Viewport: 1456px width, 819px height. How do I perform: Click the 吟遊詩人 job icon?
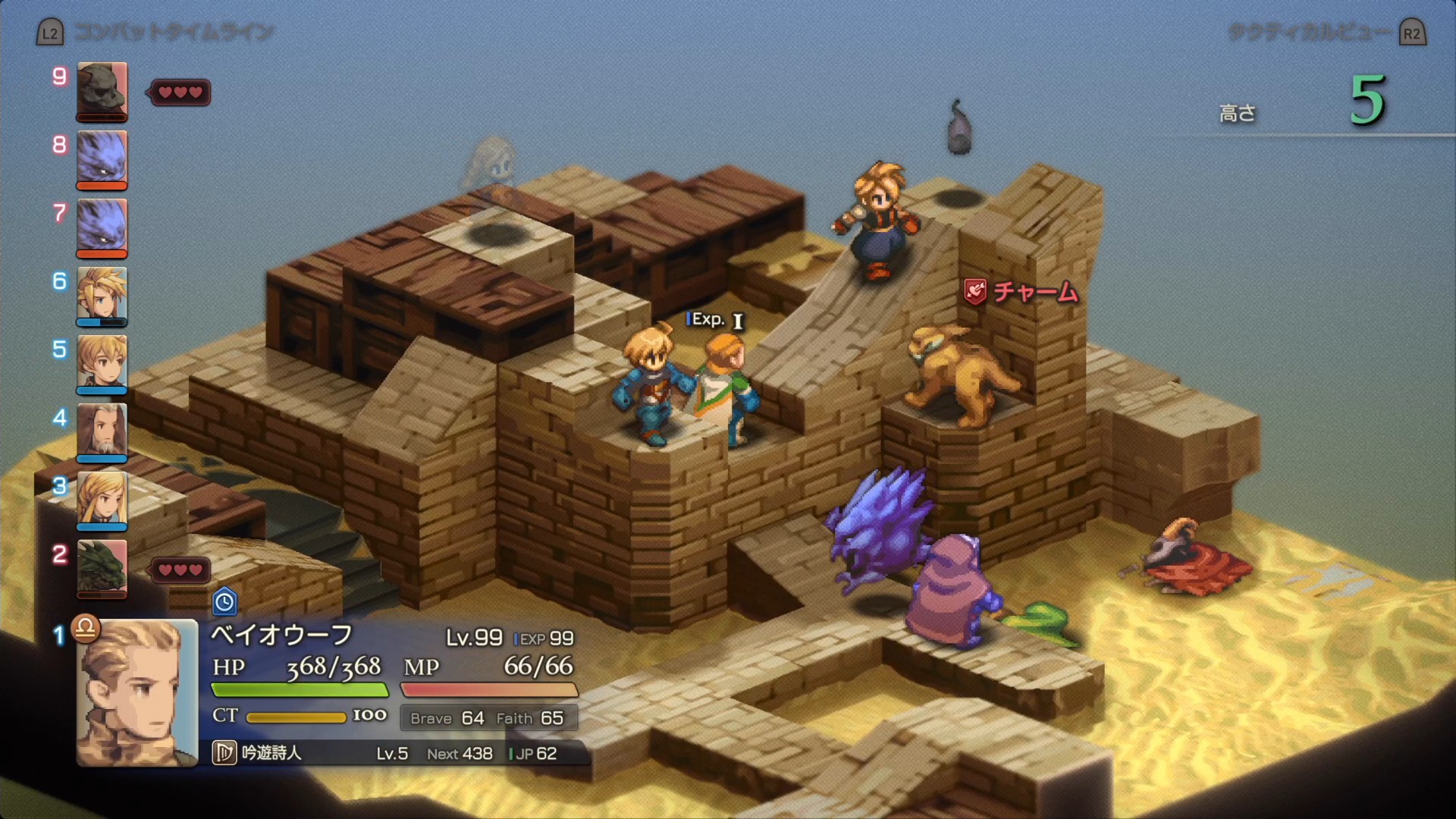tap(224, 753)
